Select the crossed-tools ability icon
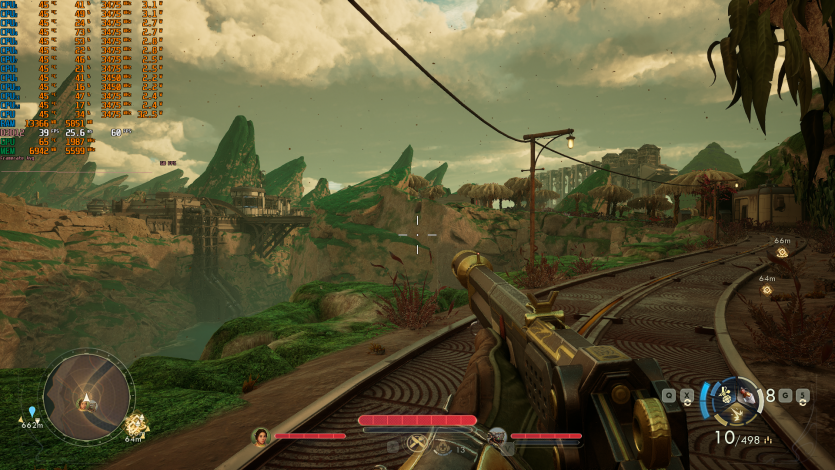The width and height of the screenshot is (835, 470). point(418,443)
